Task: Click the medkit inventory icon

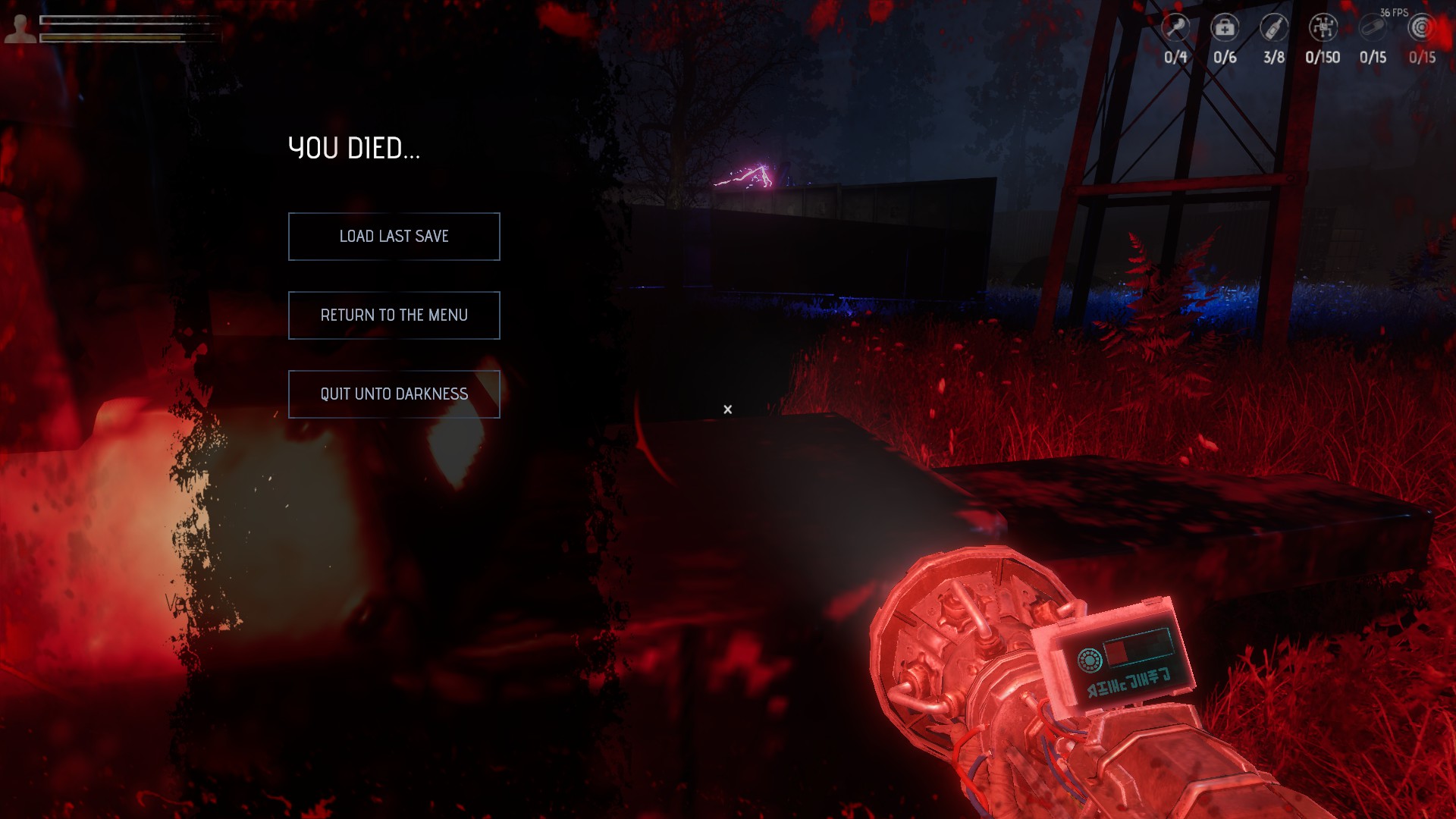Action: tap(1225, 28)
